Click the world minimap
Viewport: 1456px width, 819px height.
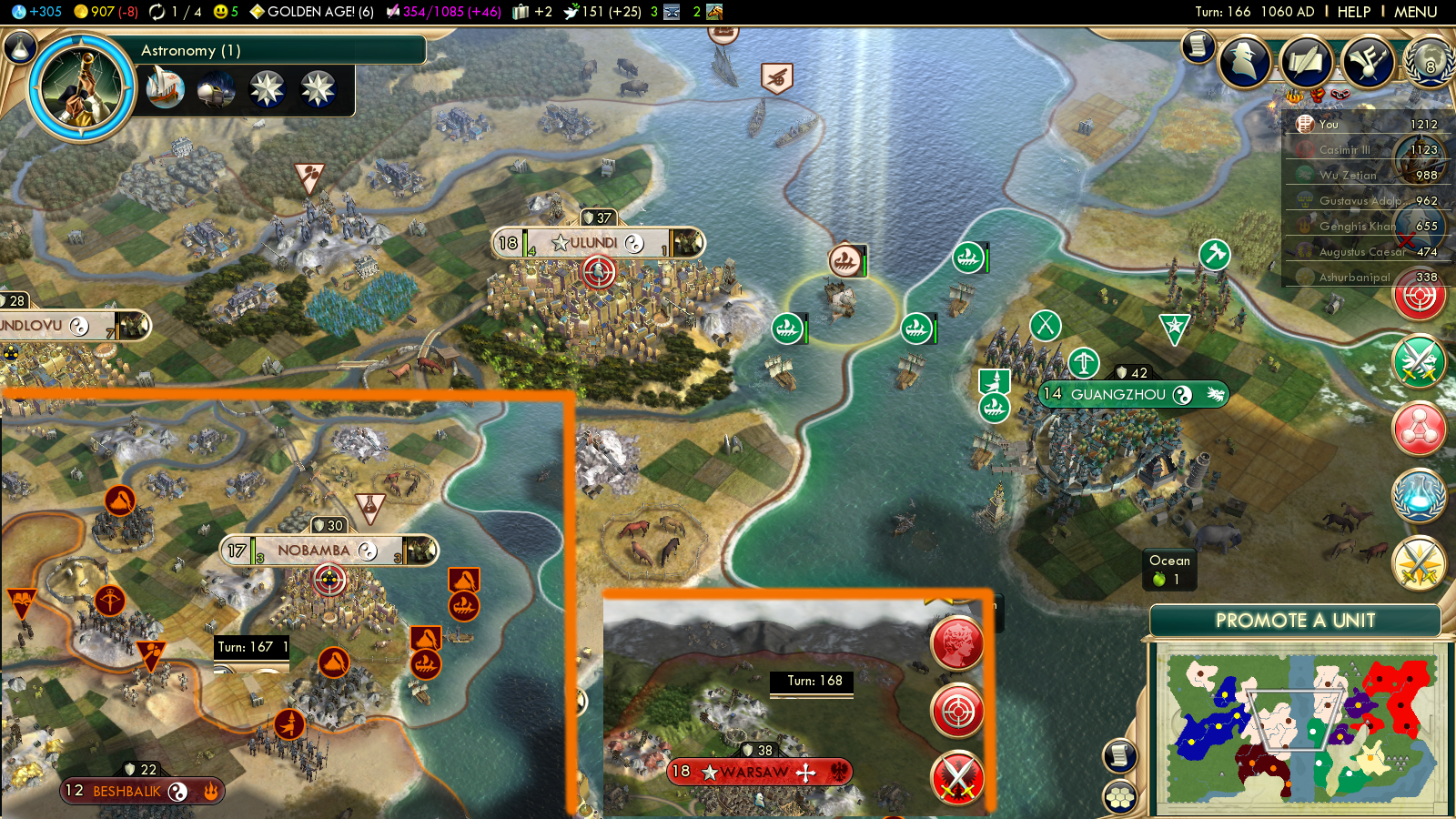(1299, 728)
